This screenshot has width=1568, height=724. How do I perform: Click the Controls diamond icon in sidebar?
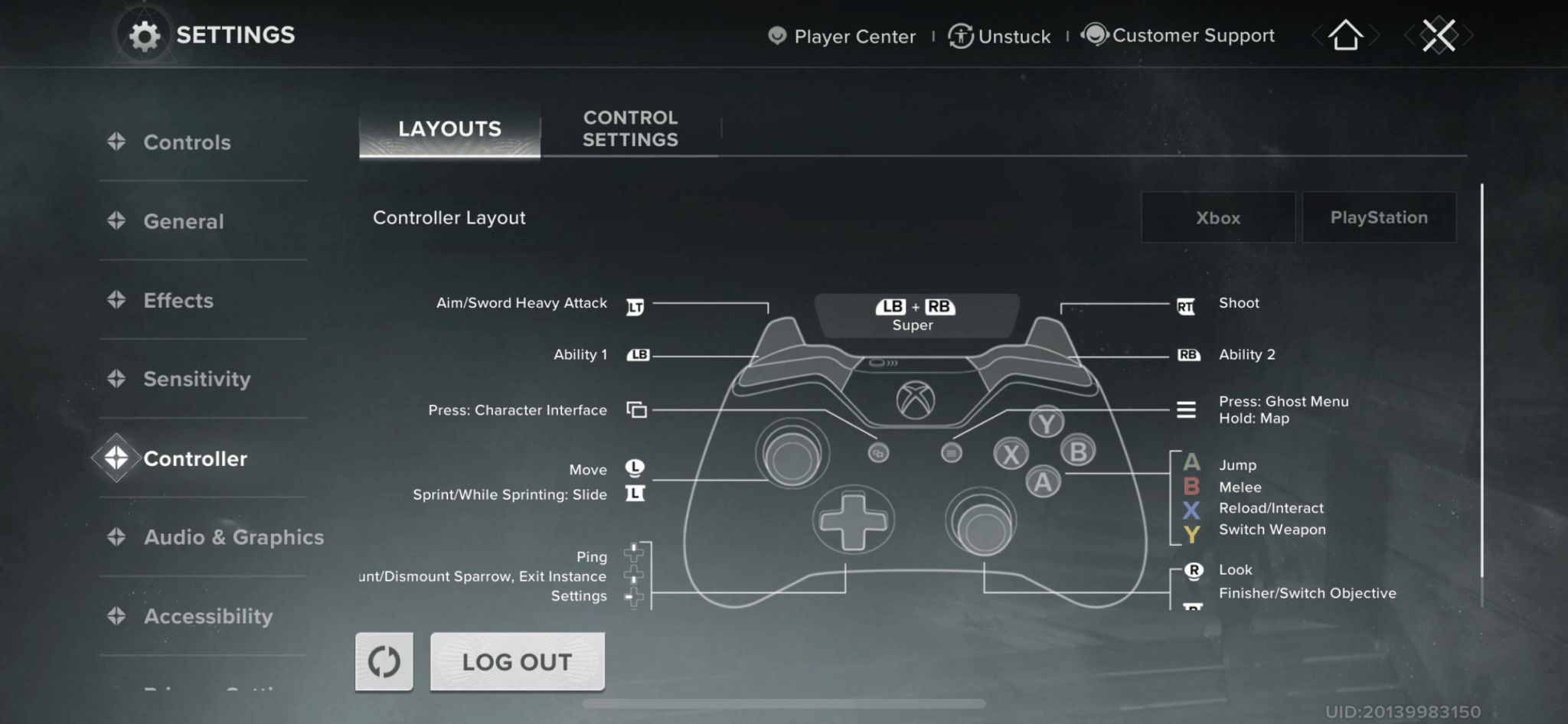pos(116,141)
